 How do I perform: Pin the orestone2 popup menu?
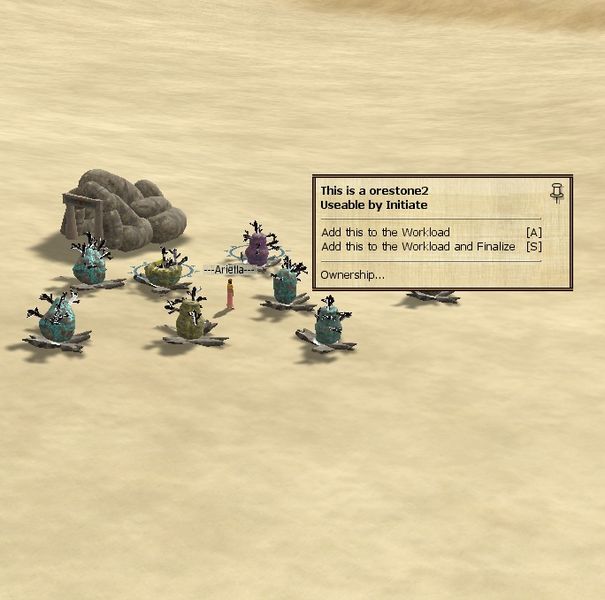(x=557, y=192)
